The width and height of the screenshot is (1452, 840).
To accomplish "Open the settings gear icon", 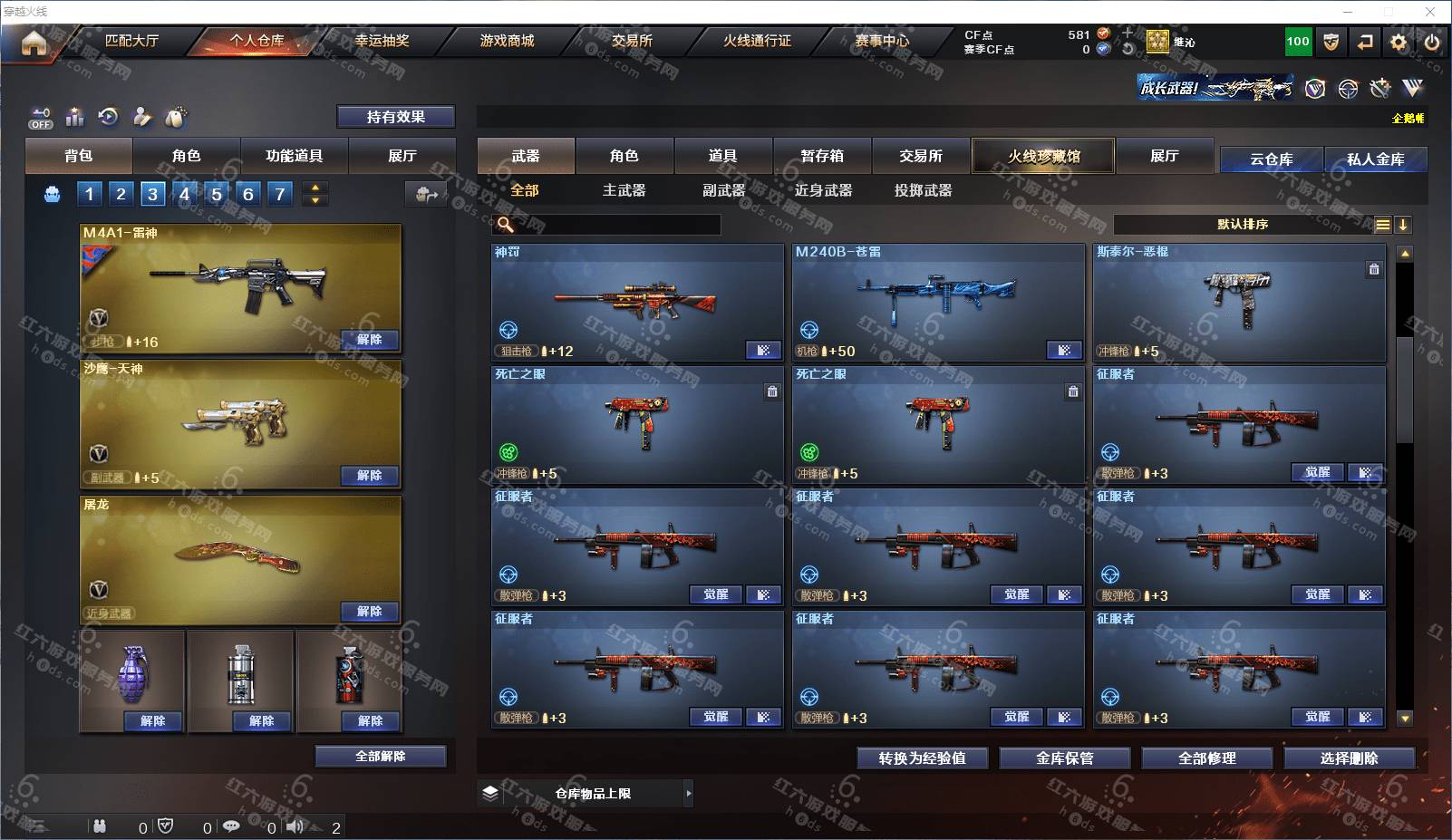I will [1399, 42].
